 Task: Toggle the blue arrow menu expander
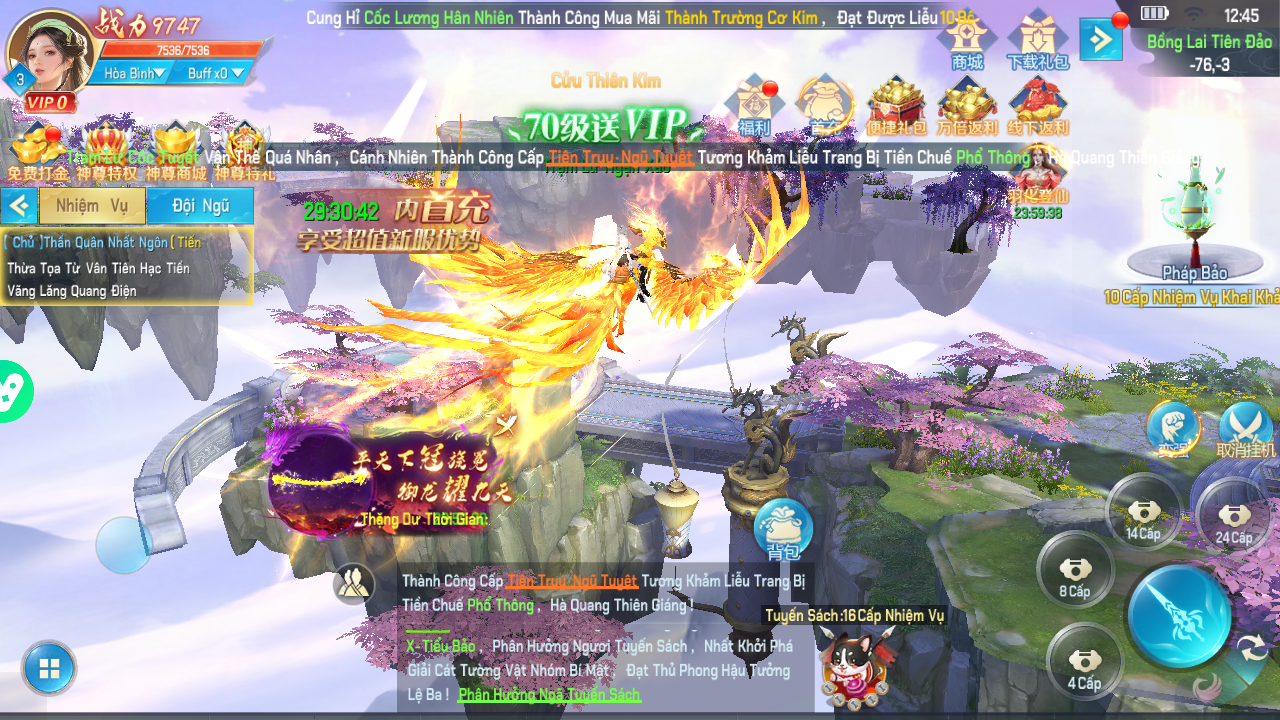(x=1100, y=40)
